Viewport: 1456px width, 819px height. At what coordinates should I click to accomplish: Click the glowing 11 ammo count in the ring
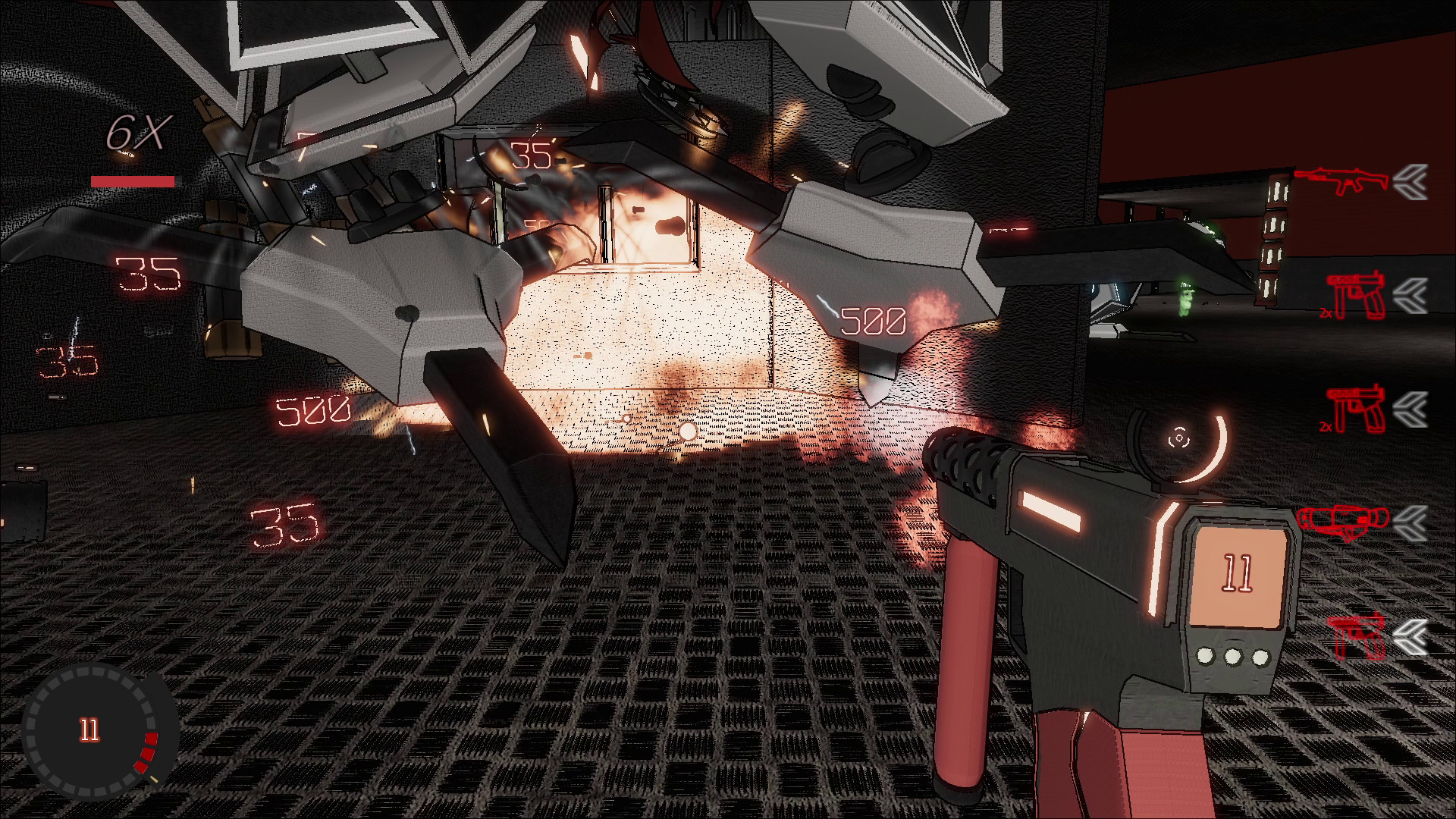tap(89, 730)
